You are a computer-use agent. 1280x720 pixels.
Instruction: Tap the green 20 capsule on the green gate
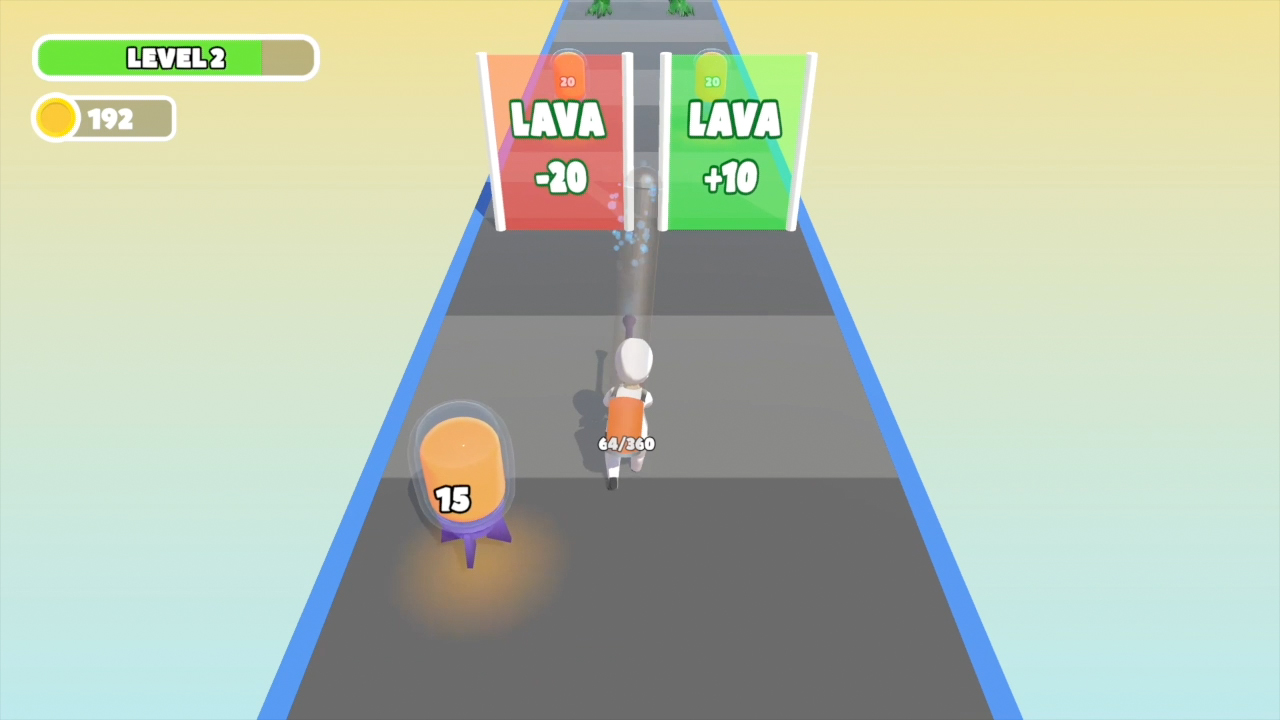[711, 80]
